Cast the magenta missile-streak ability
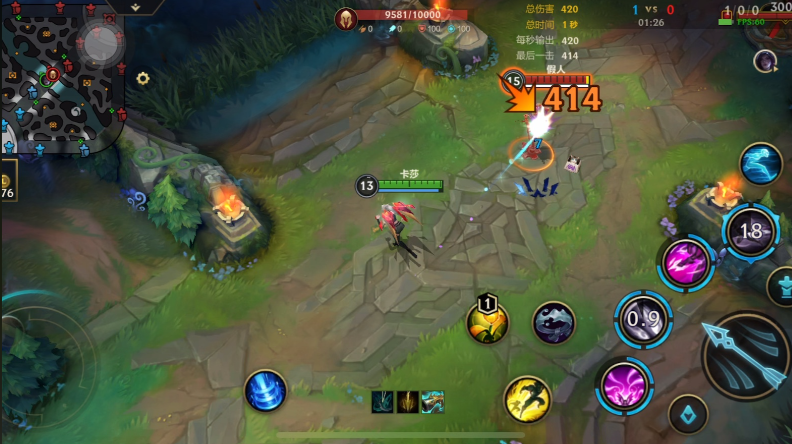 [x=687, y=262]
